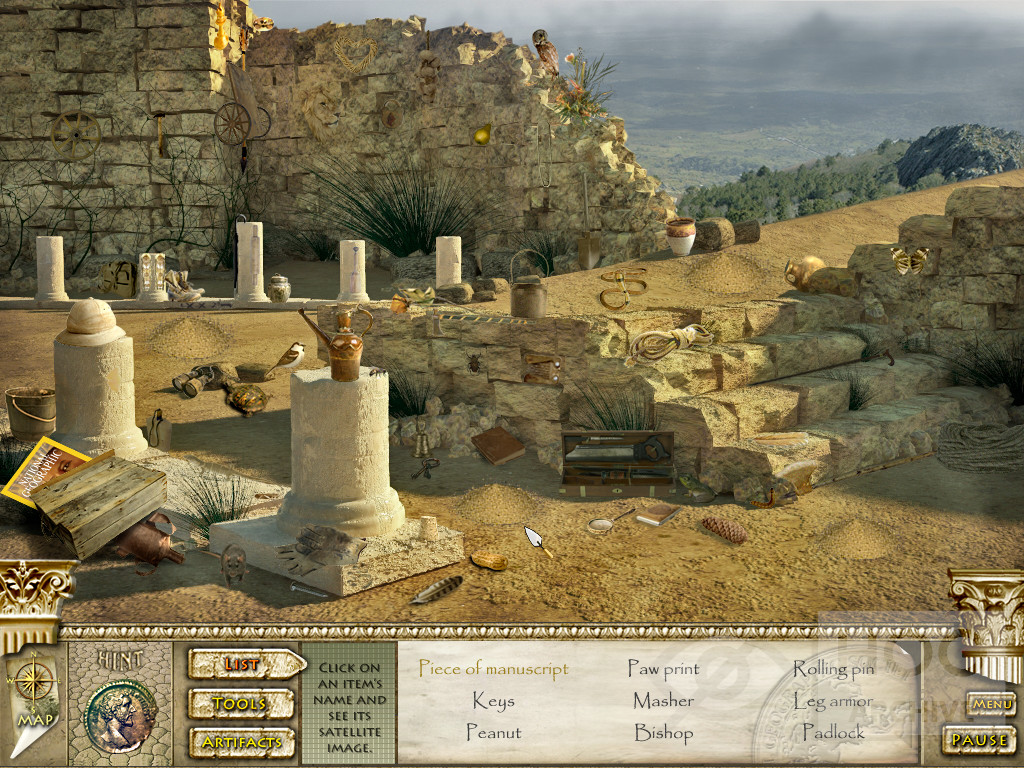Viewport: 1024px width, 768px height.
Task: Pick 'Masher' from the item list
Action: 663,701
